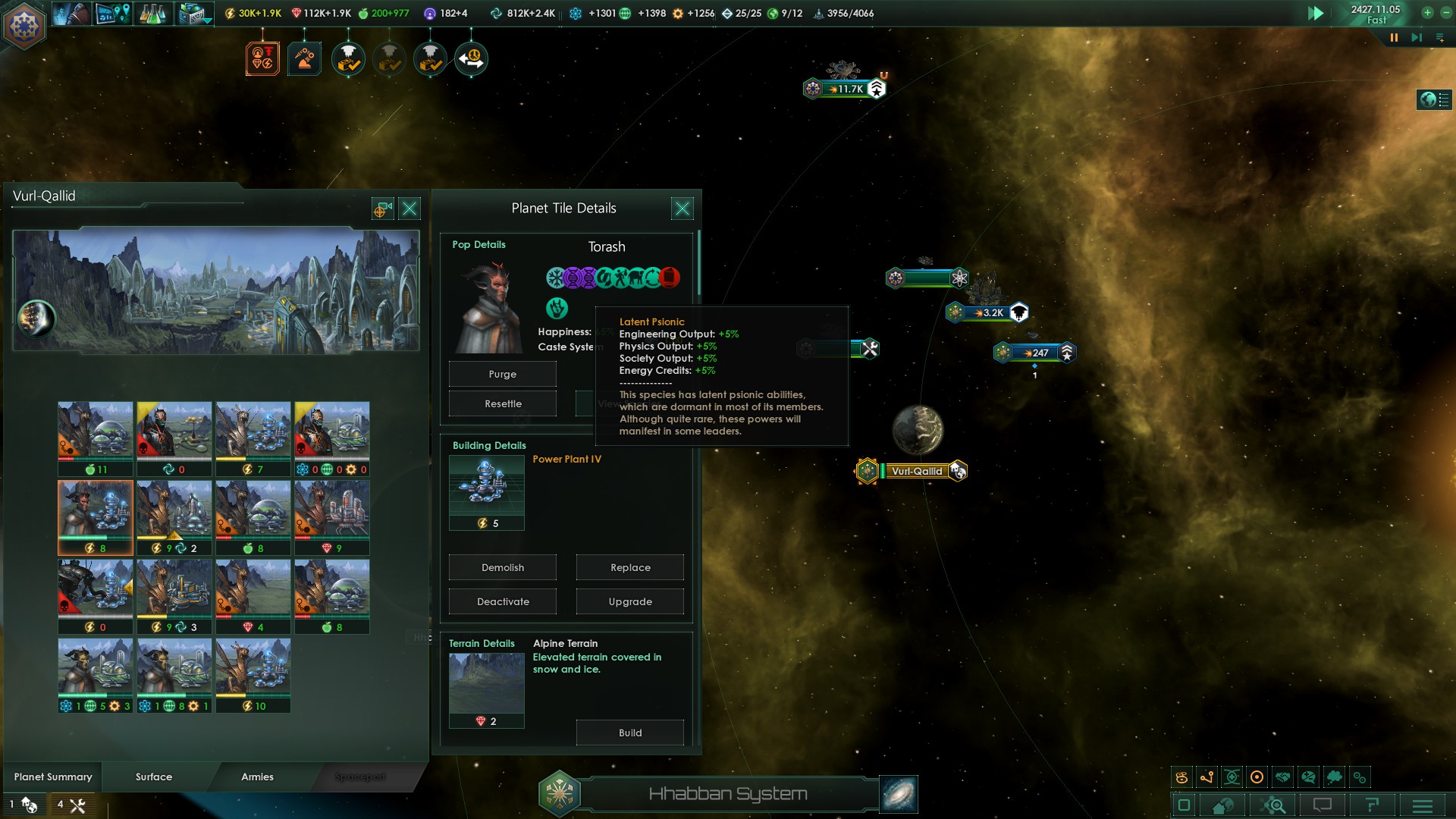Deactivate the Power Plant IV
Screen dimensions: 1456x819
tap(502, 601)
